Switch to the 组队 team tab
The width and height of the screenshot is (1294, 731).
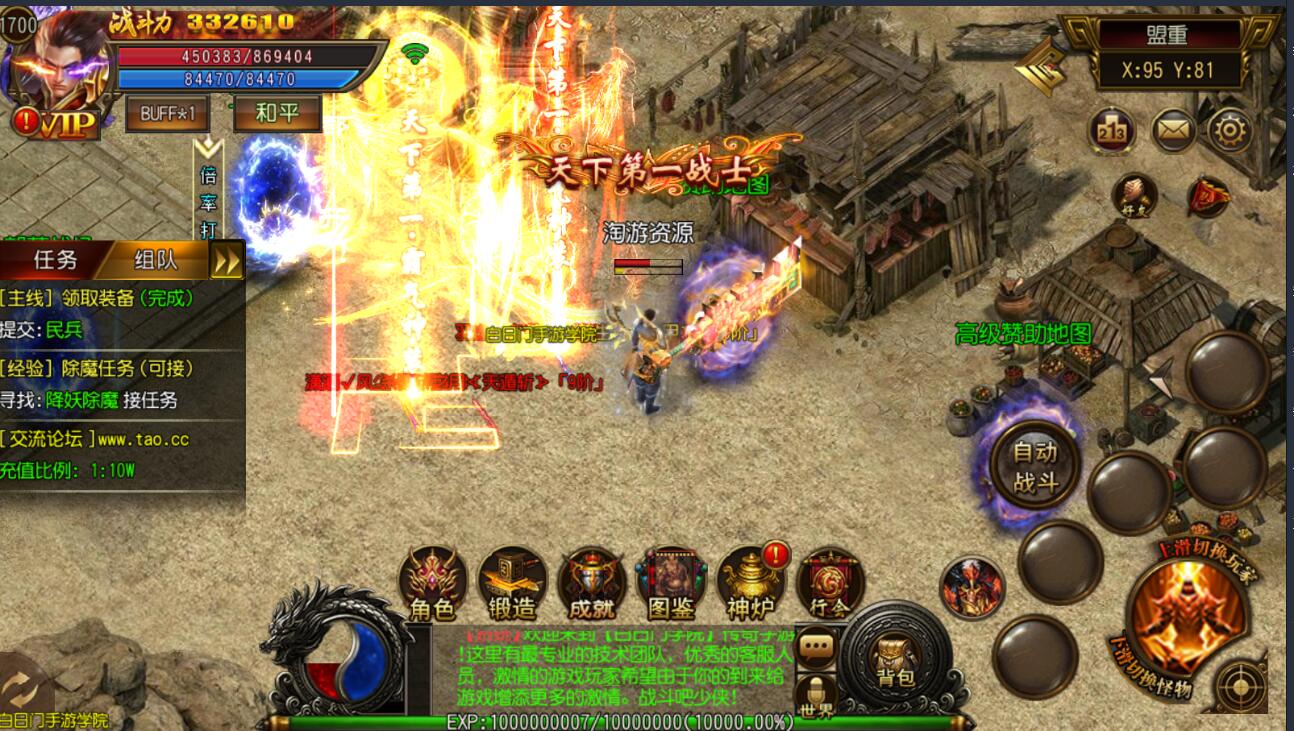(x=156, y=260)
